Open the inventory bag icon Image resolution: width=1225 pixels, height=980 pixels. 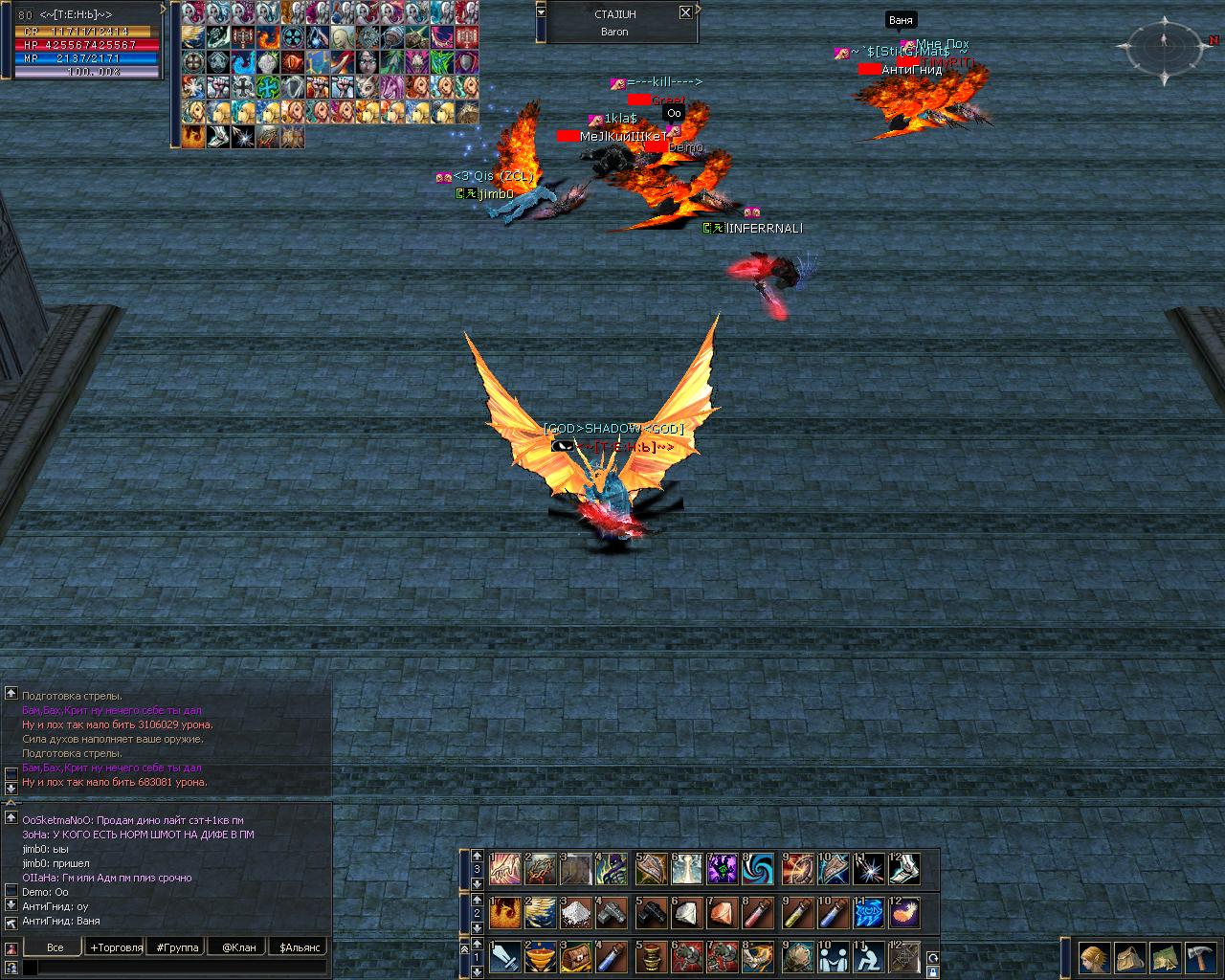(x=1130, y=957)
